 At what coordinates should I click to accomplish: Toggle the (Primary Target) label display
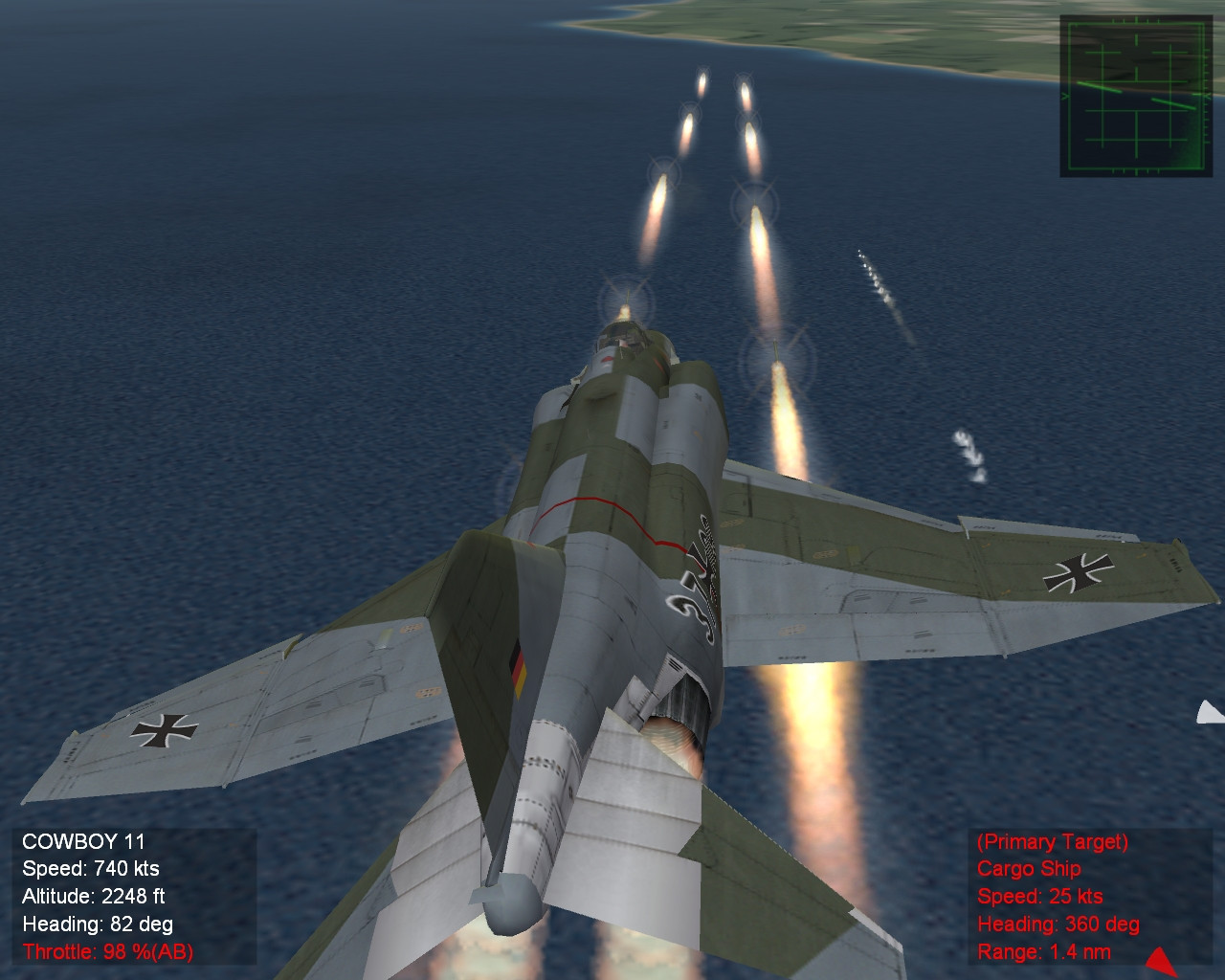tap(1050, 843)
